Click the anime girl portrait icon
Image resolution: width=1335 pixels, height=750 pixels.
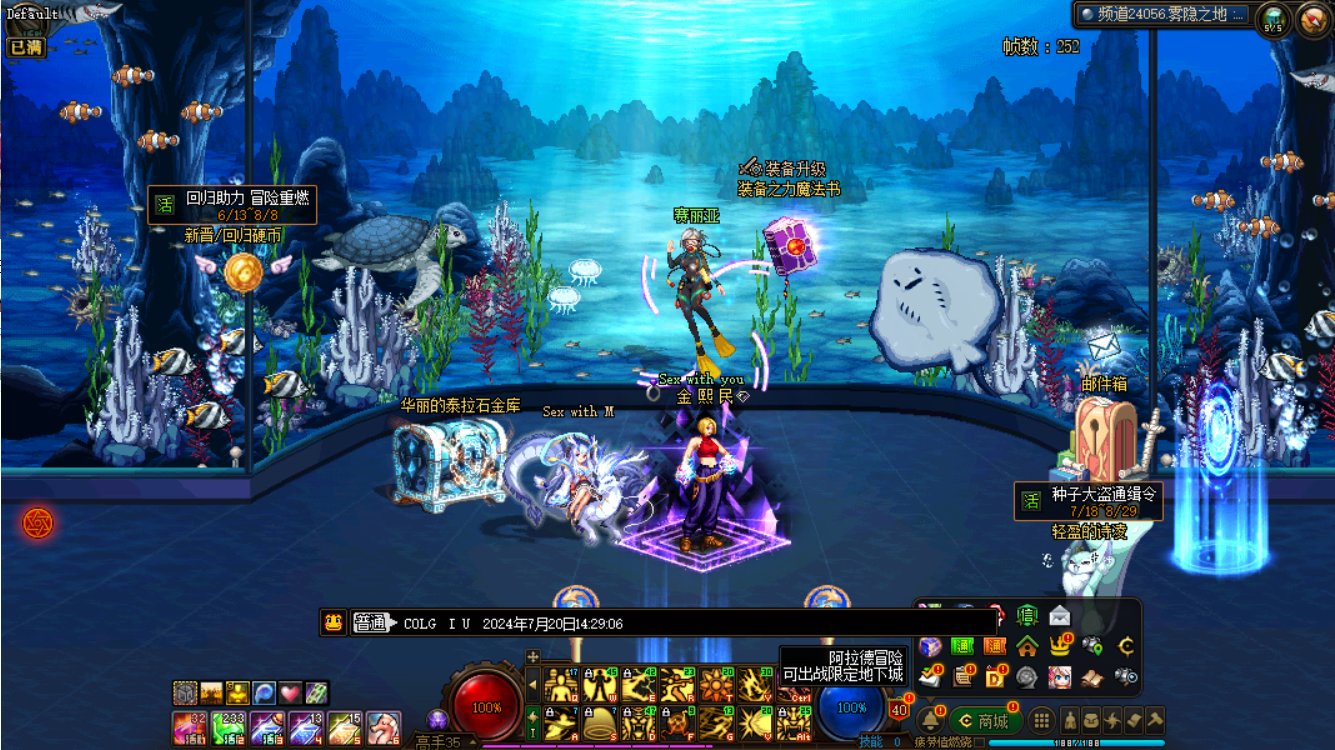click(x=1060, y=677)
